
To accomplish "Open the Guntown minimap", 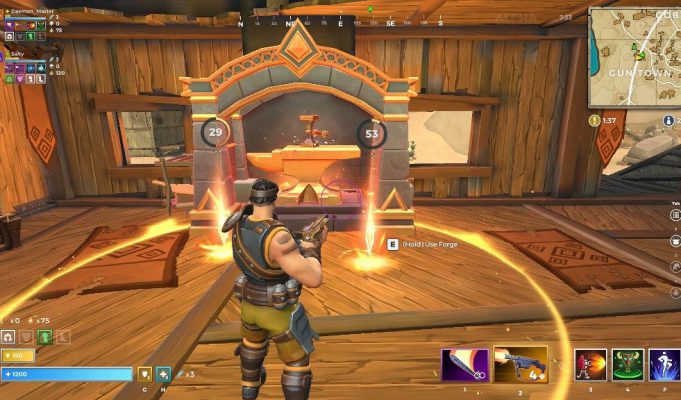I will pyautogui.click(x=634, y=55).
